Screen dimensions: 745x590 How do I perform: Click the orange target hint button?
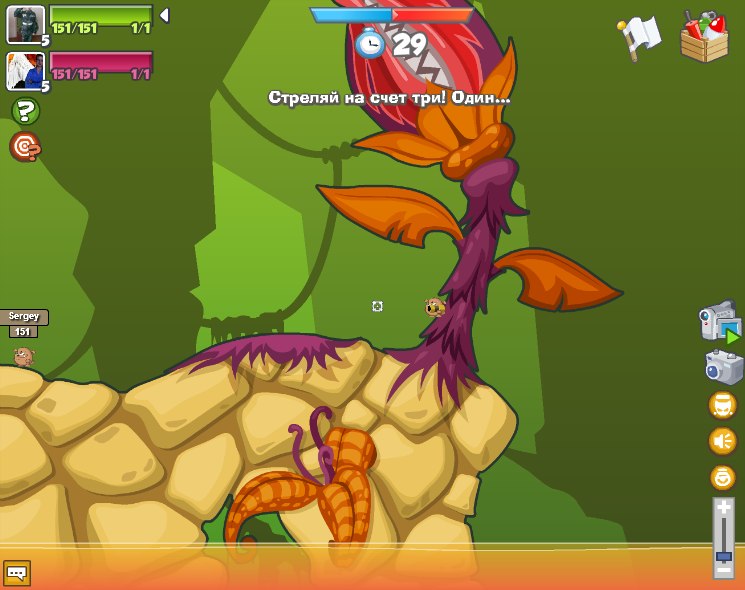coord(24,147)
